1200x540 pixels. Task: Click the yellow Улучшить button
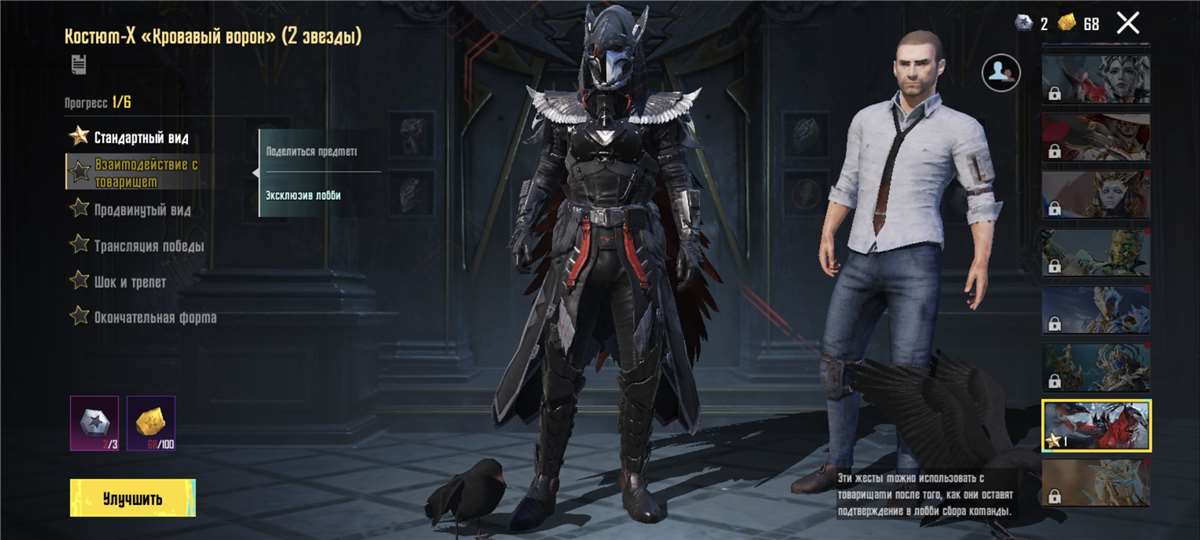pos(132,498)
